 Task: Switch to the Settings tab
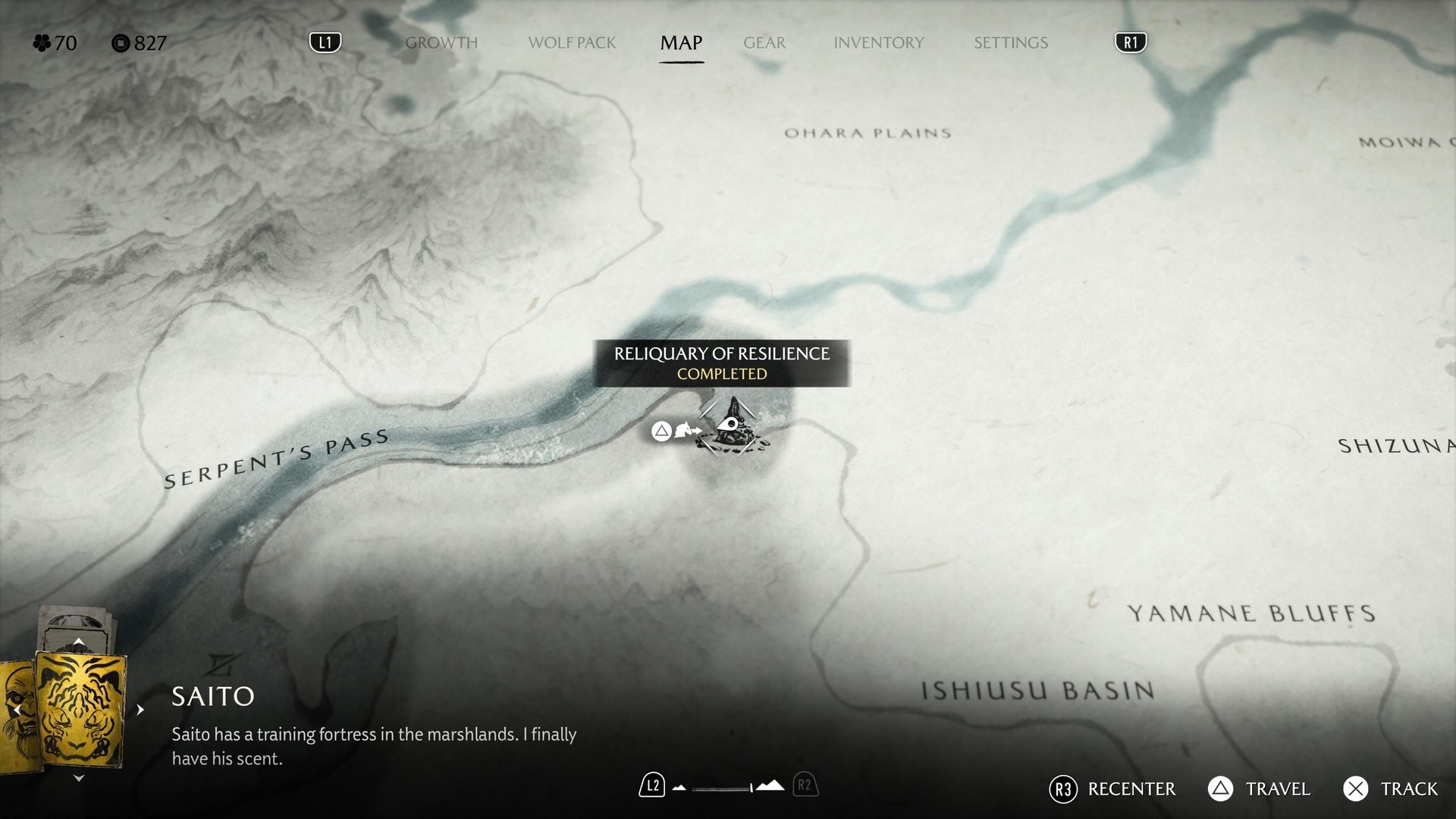tap(1010, 43)
